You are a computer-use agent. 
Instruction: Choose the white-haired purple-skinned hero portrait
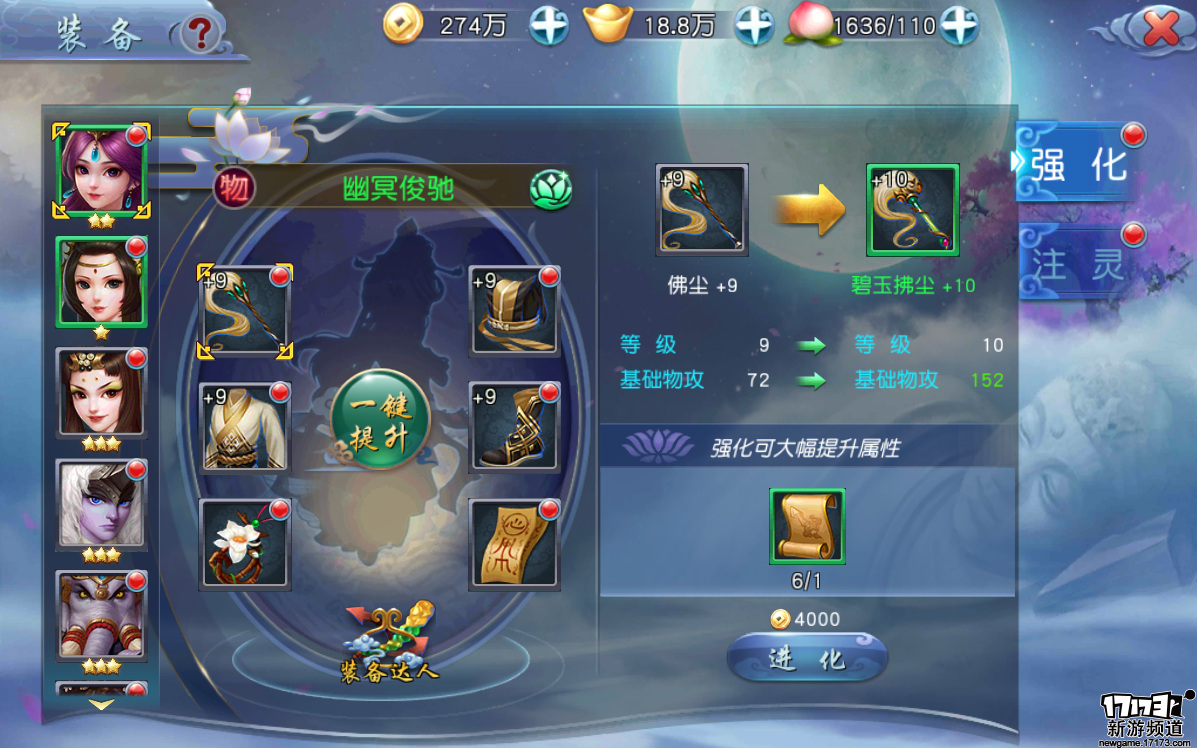point(101,505)
